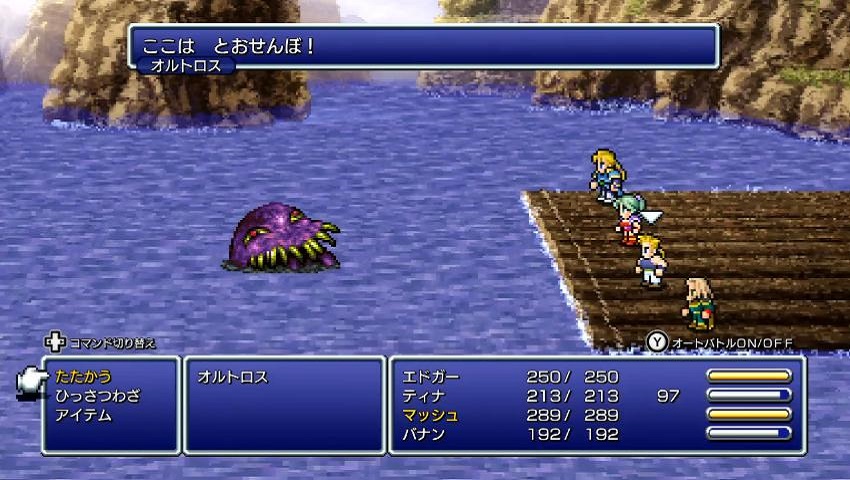Select エドガー in the party list
This screenshot has height=480, width=850.
(430, 377)
